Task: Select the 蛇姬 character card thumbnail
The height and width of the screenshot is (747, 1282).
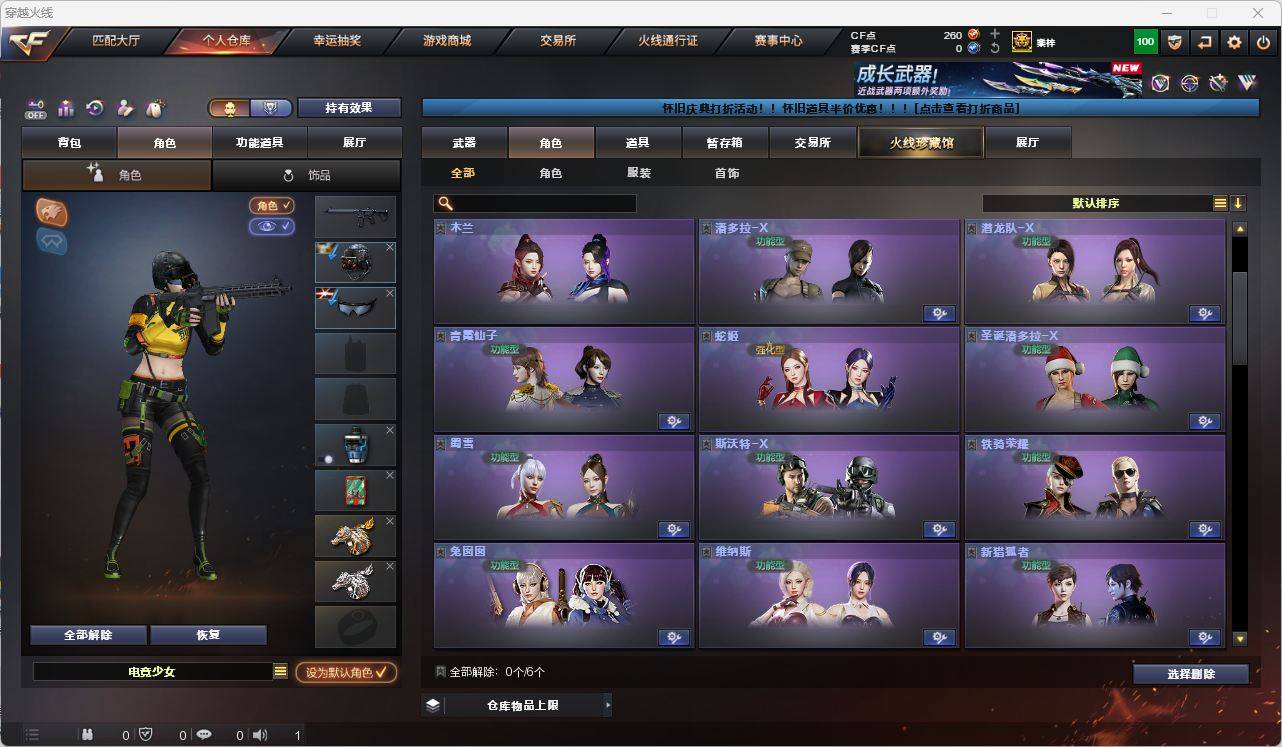Action: (828, 380)
